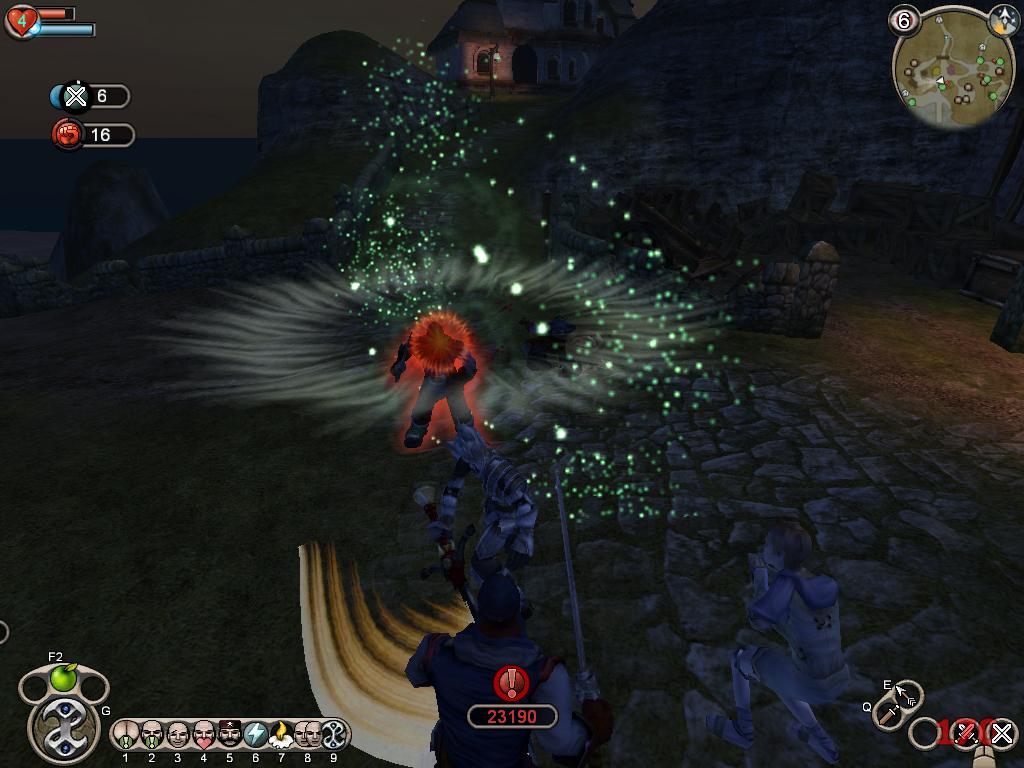Click the crossed-out icon beside the 6 counter

tap(75, 96)
